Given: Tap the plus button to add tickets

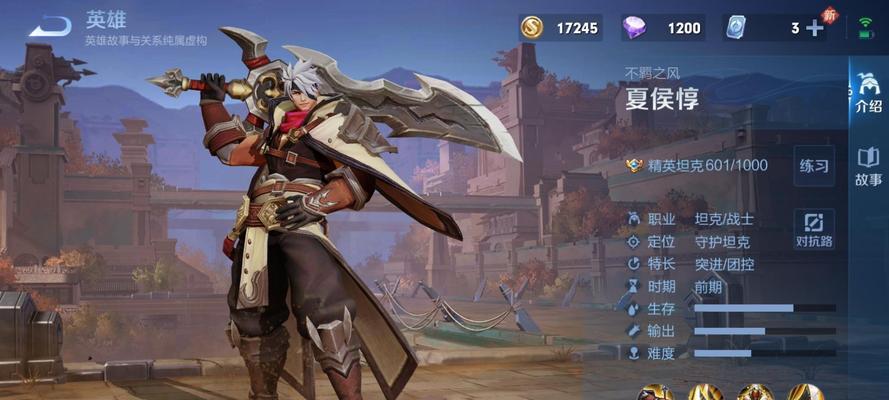Looking at the screenshot, I should tap(815, 28).
